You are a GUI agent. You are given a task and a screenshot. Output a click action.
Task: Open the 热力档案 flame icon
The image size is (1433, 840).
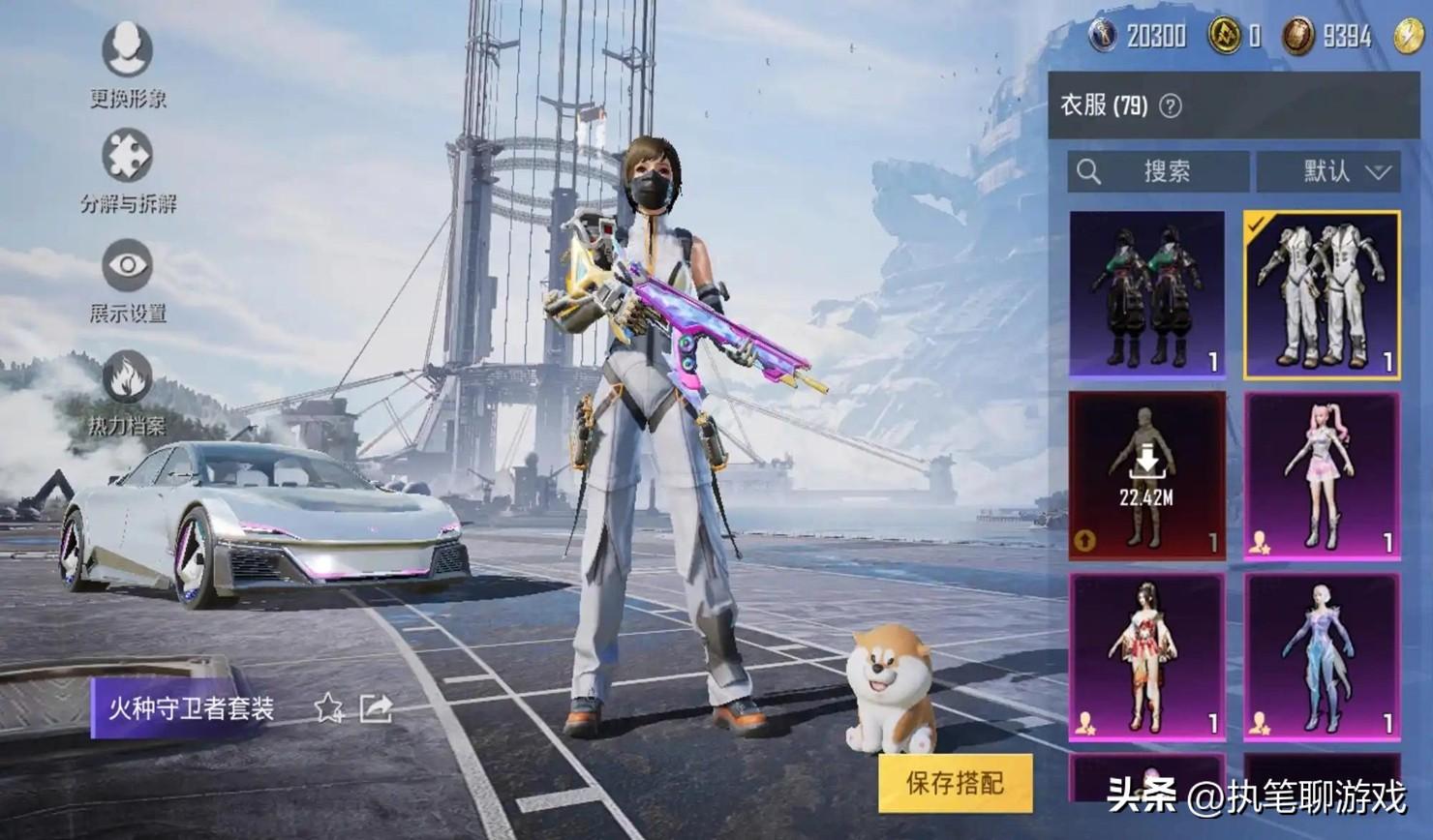(x=127, y=377)
